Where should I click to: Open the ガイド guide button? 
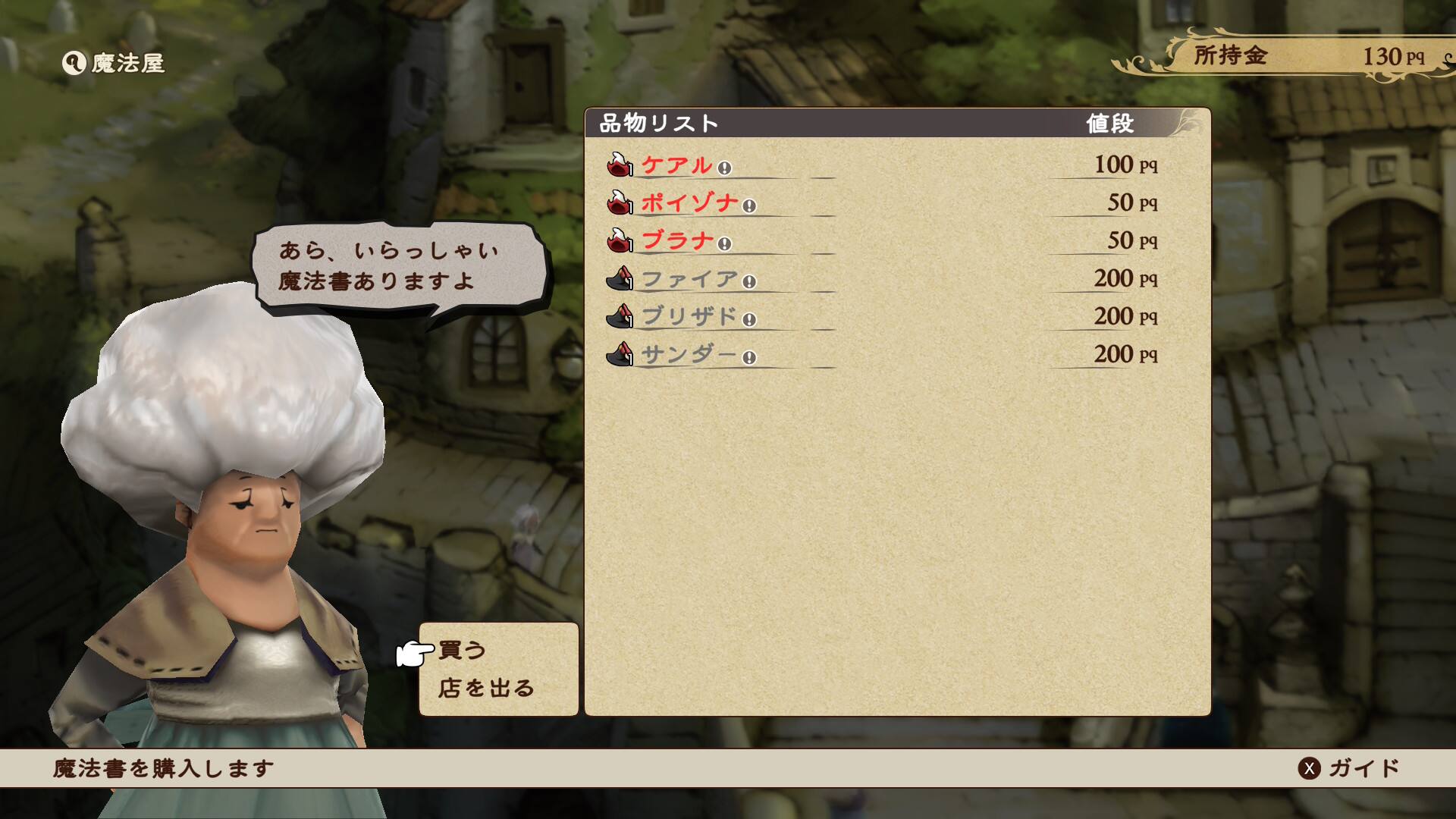[x=1351, y=768]
